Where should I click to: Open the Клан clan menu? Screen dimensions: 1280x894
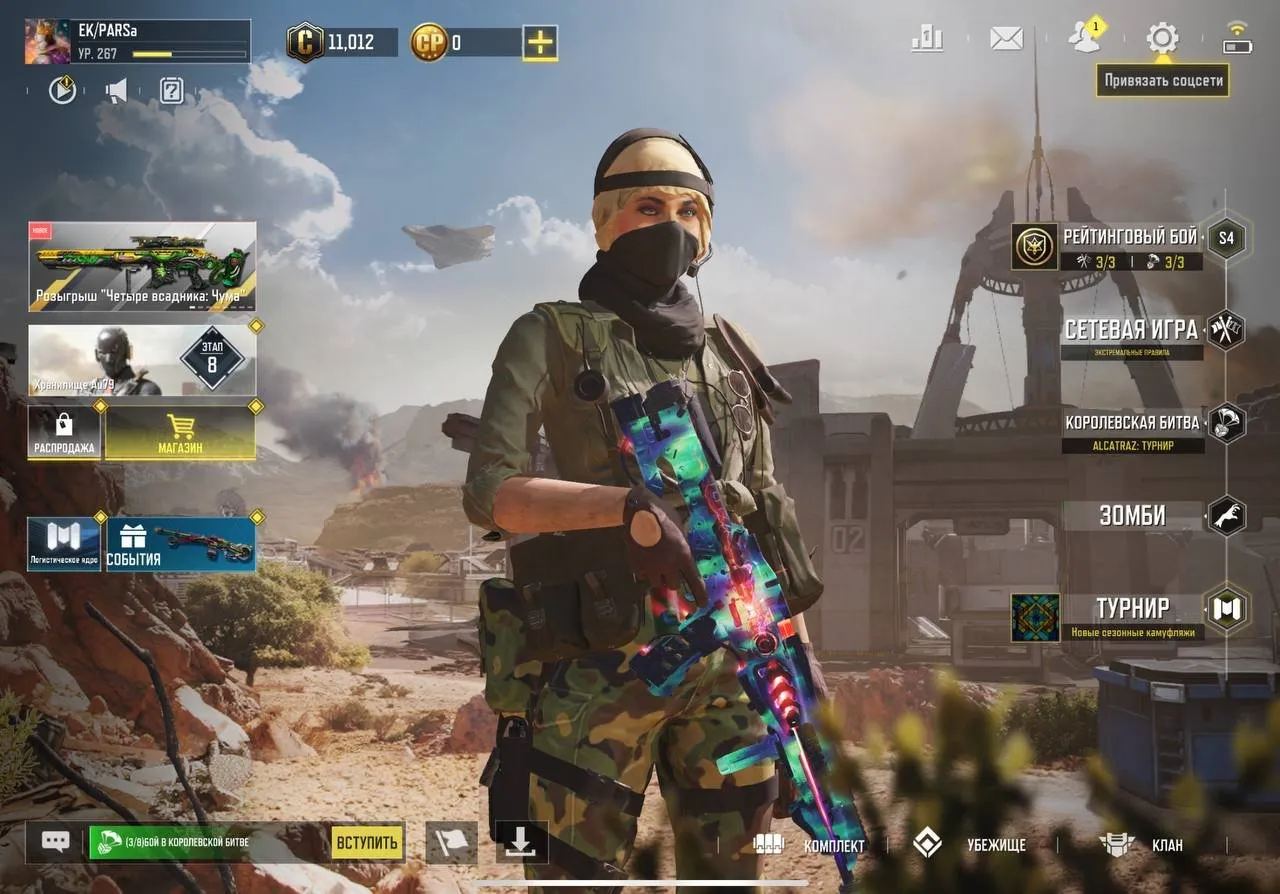tap(1142, 845)
